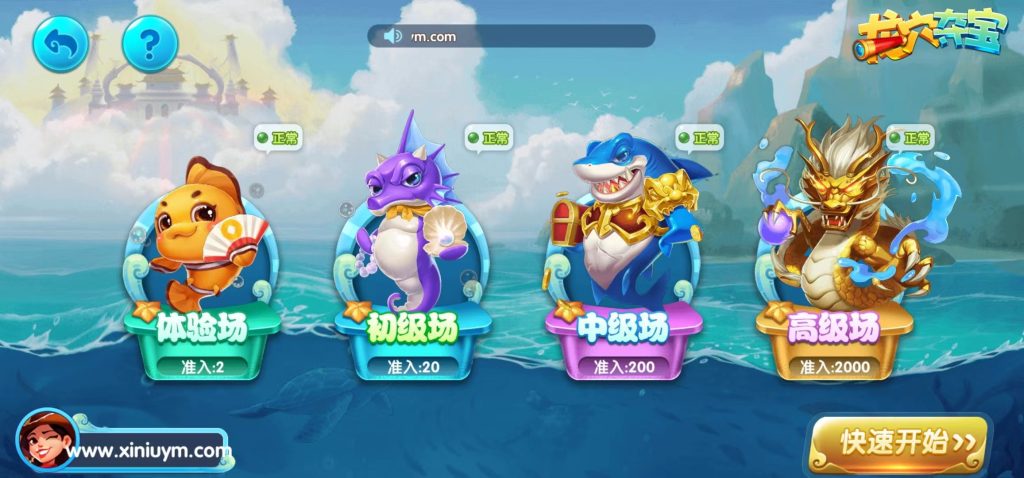Go back with the arrow button
The image size is (1024, 478).
[61, 43]
